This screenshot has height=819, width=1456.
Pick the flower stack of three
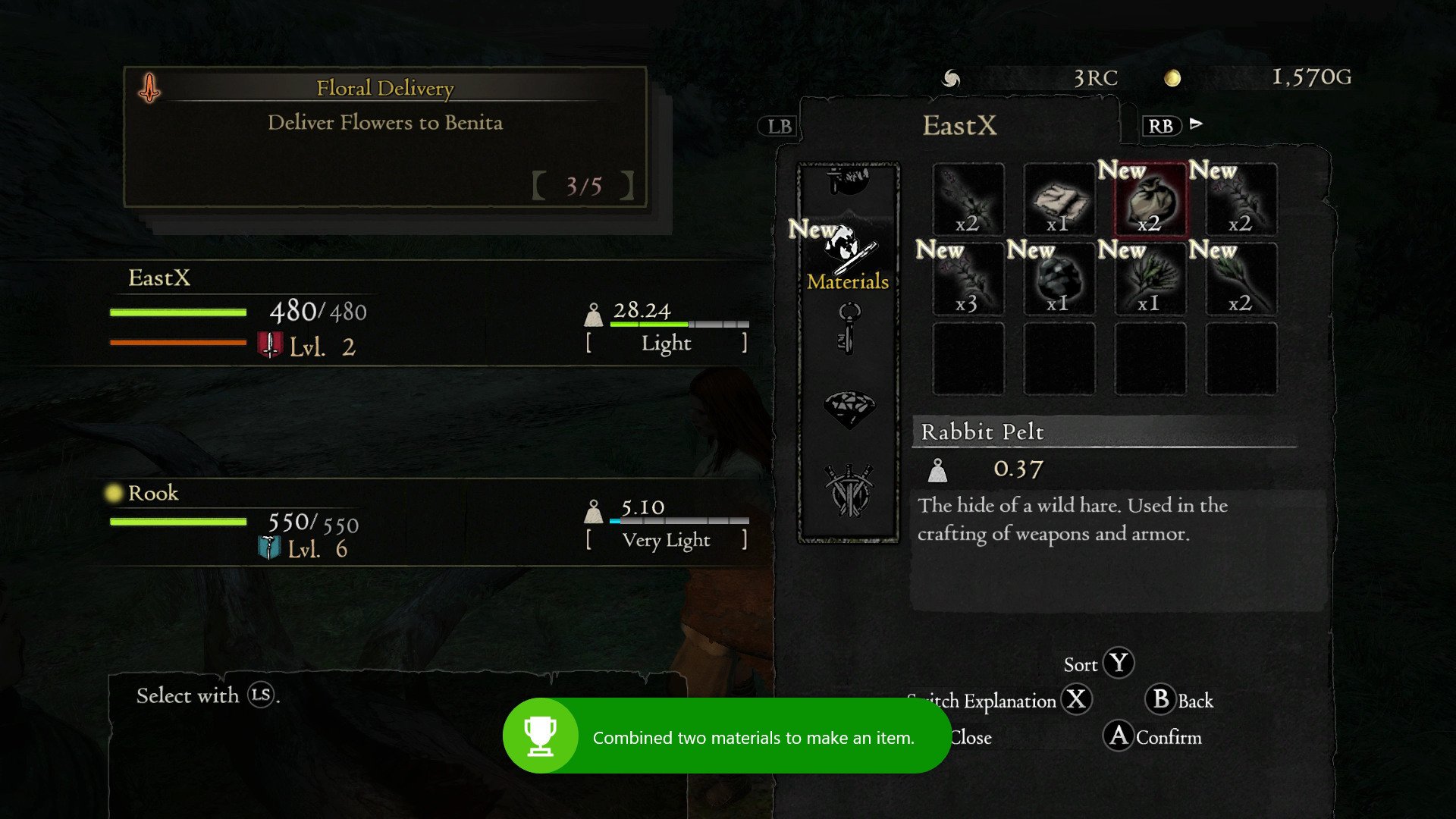[968, 279]
